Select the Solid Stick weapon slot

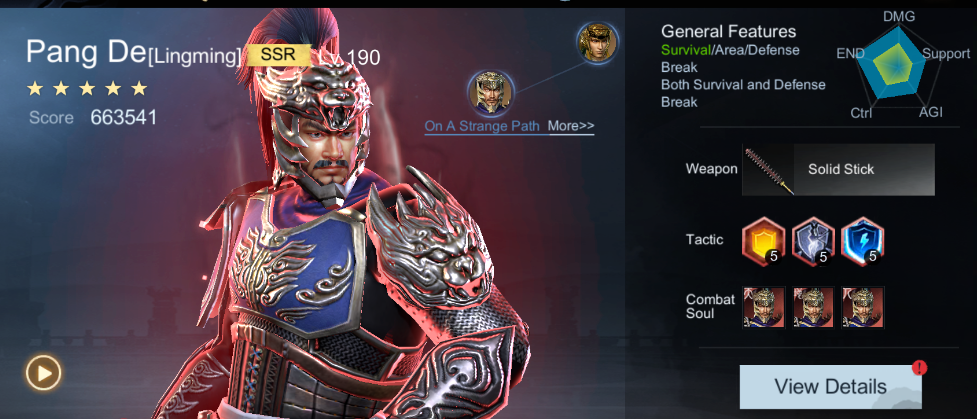[838, 169]
